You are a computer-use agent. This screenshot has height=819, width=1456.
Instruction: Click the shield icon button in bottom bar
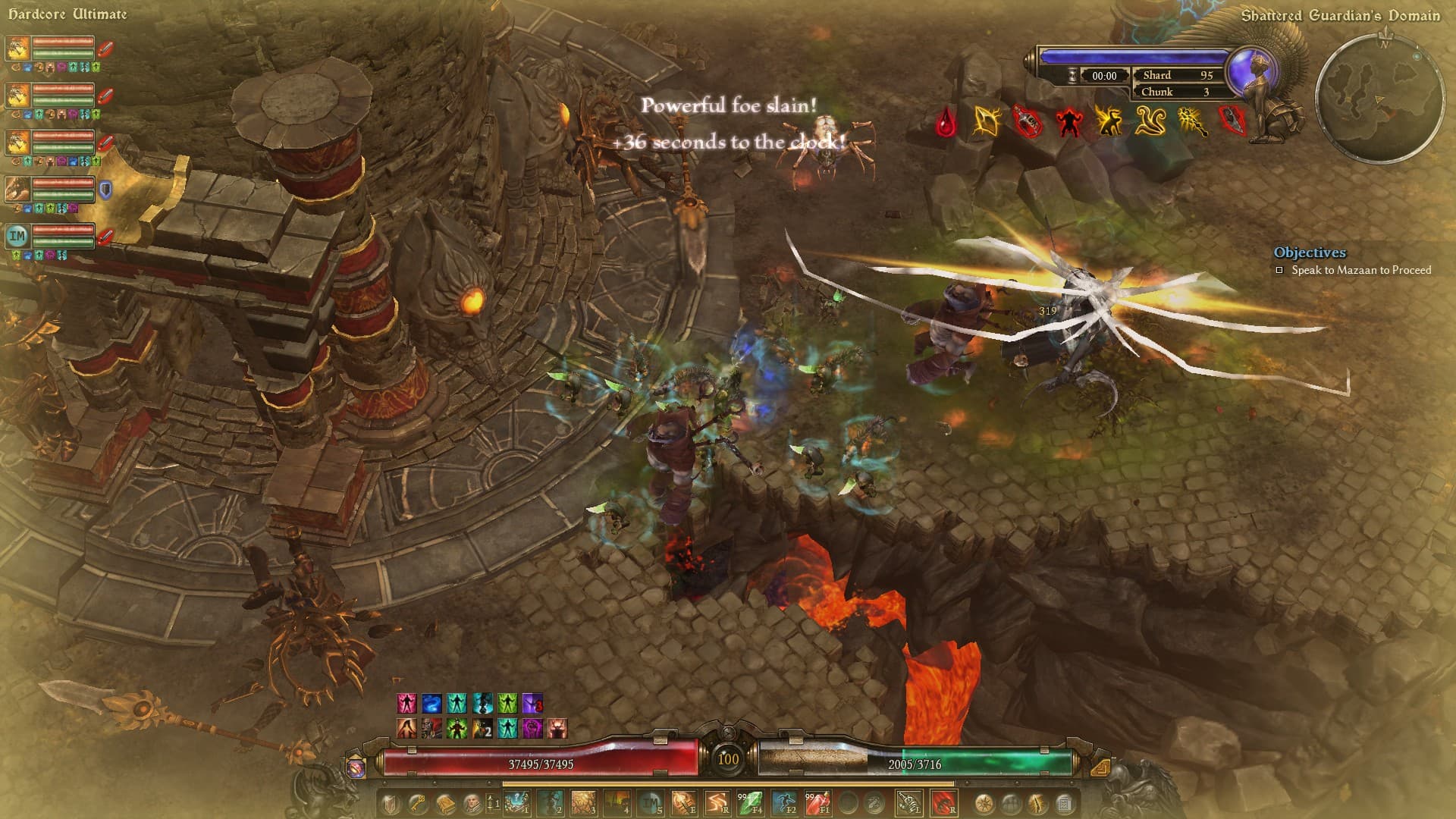390,802
